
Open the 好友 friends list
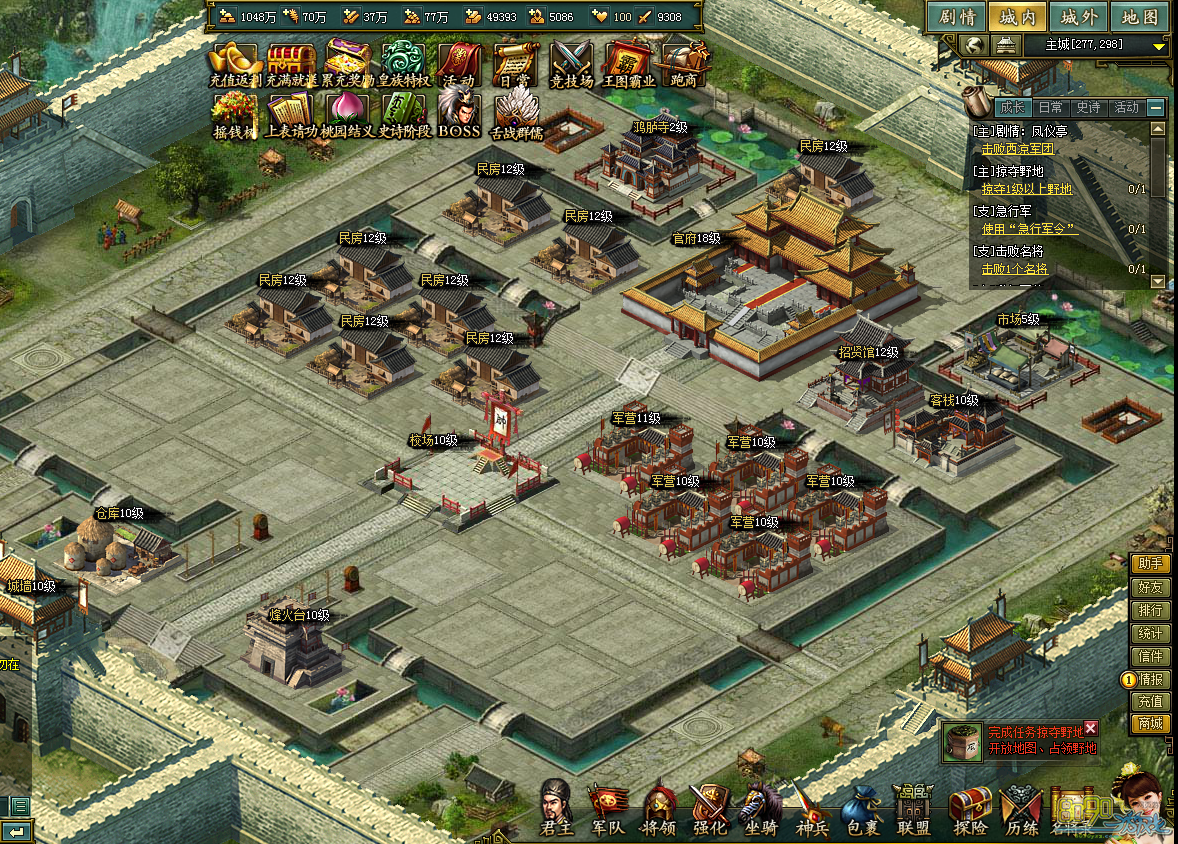1150,588
